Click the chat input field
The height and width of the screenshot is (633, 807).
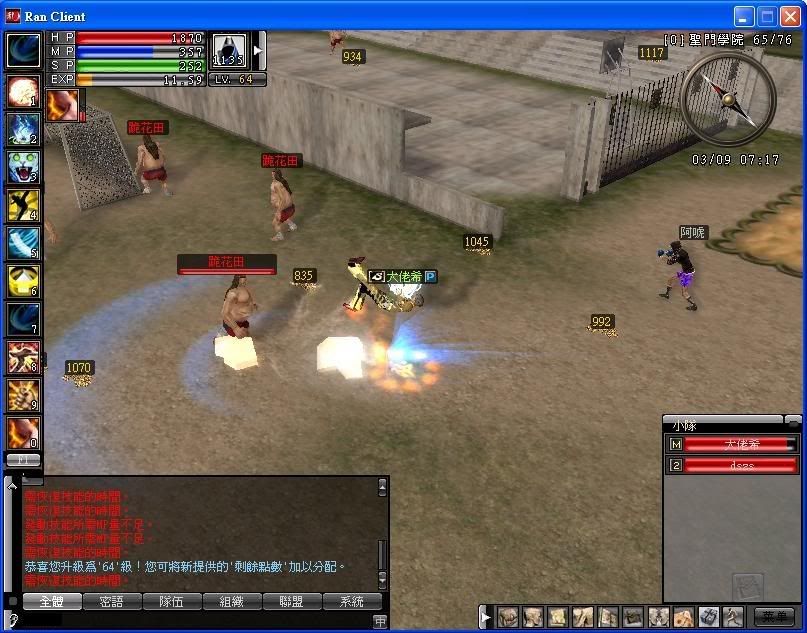200,621
